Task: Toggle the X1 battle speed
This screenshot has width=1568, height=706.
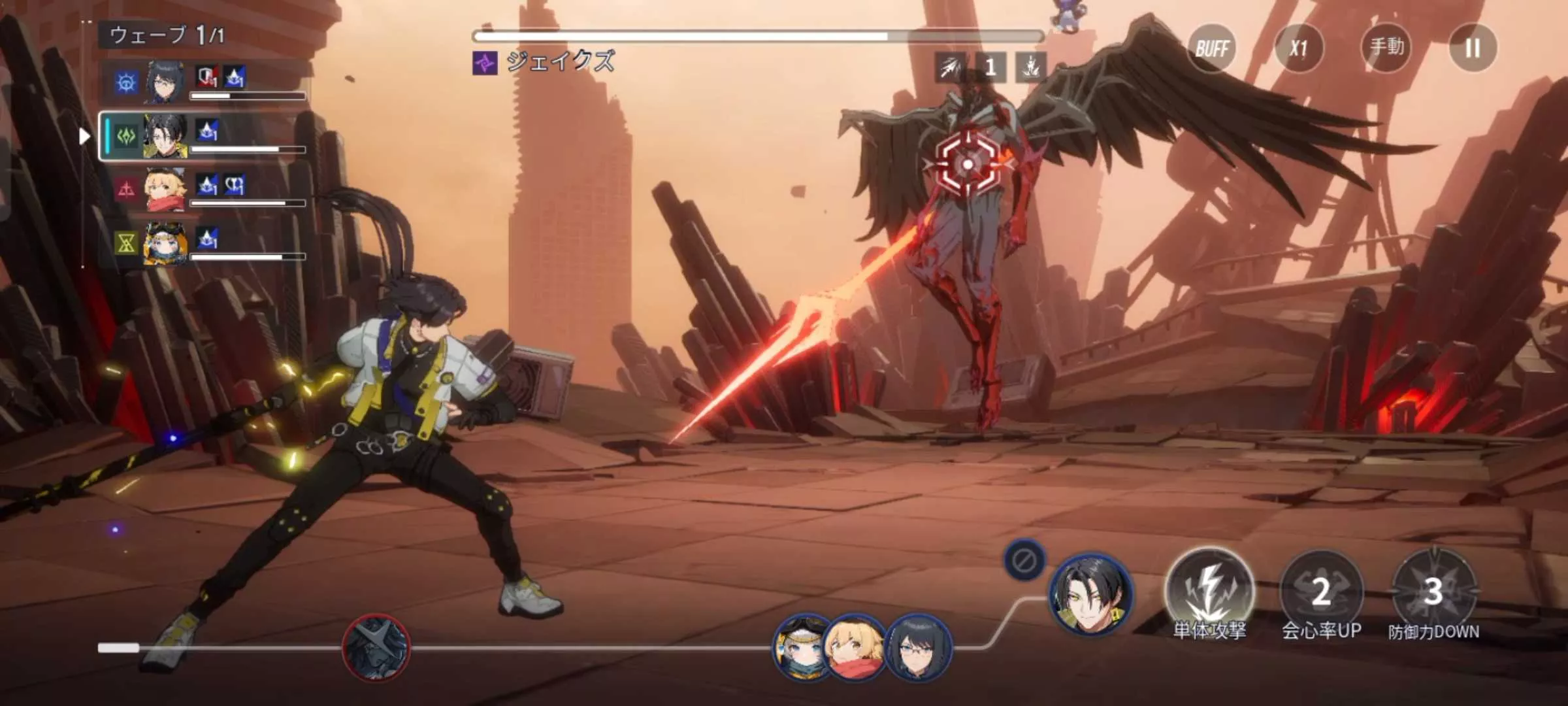Action: click(1299, 48)
